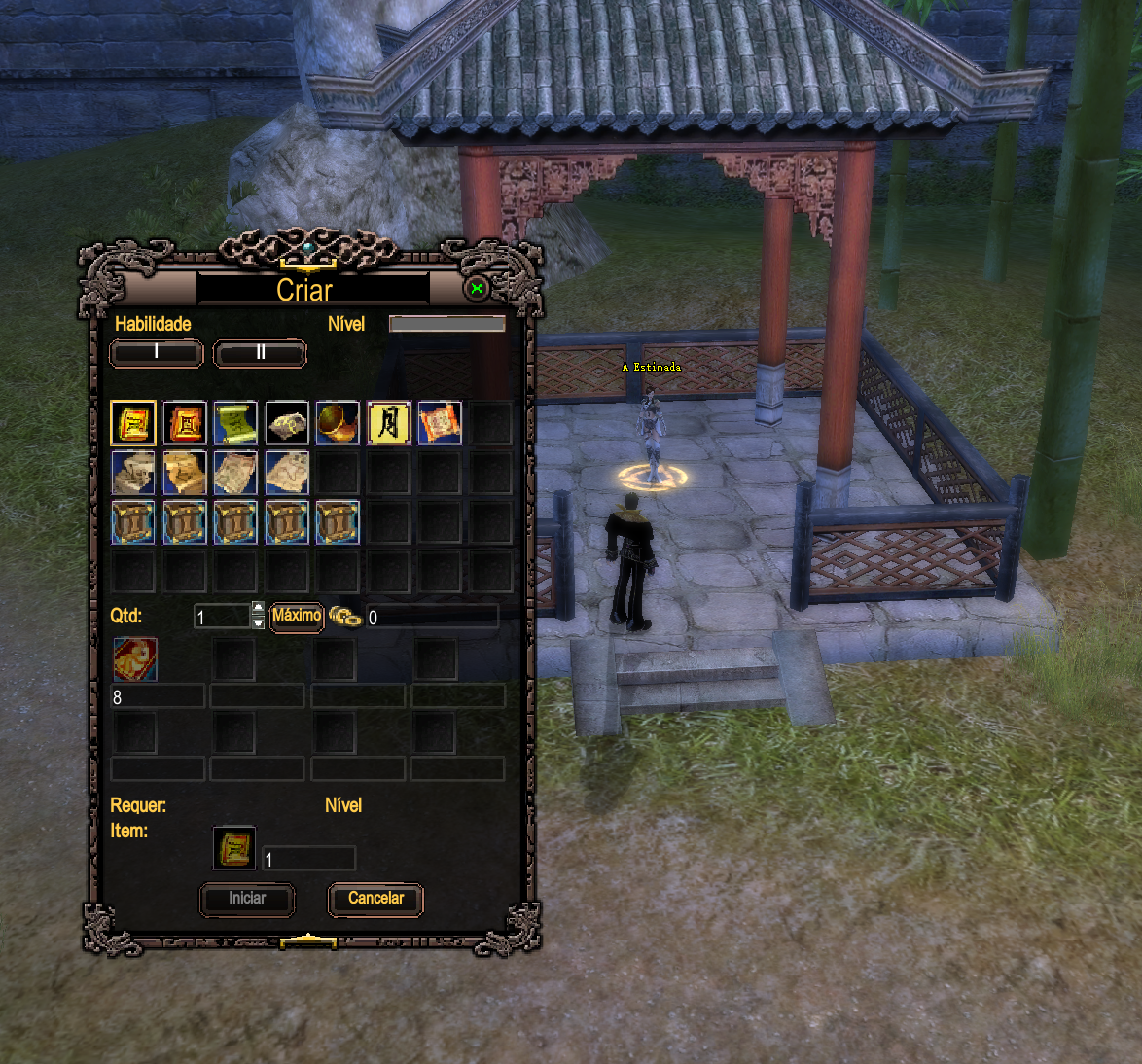The image size is (1142, 1064).
Task: Cancel crafting with the Cancelar button
Action: click(375, 899)
